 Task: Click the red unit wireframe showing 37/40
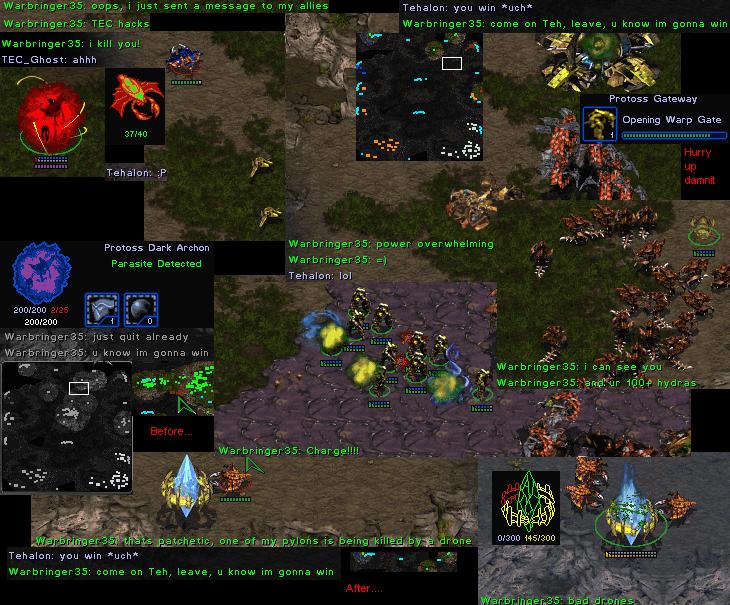[x=134, y=98]
